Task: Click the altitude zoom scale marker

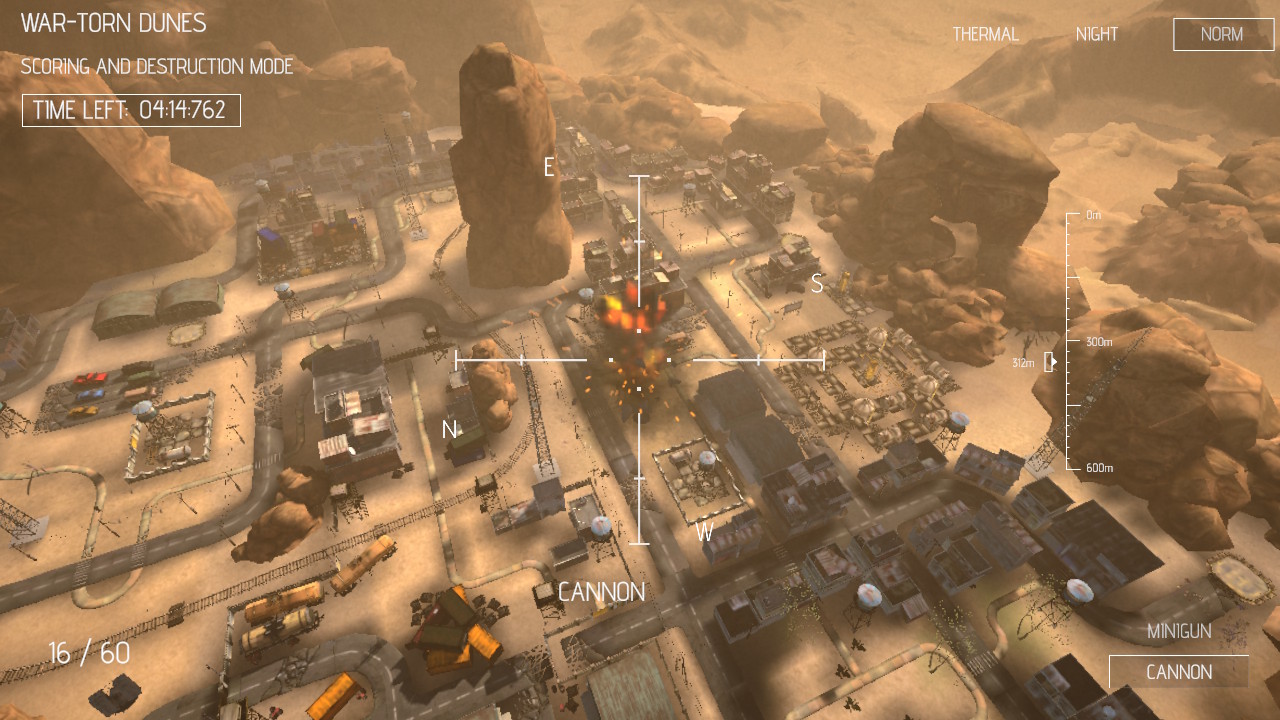Action: click(x=1050, y=362)
